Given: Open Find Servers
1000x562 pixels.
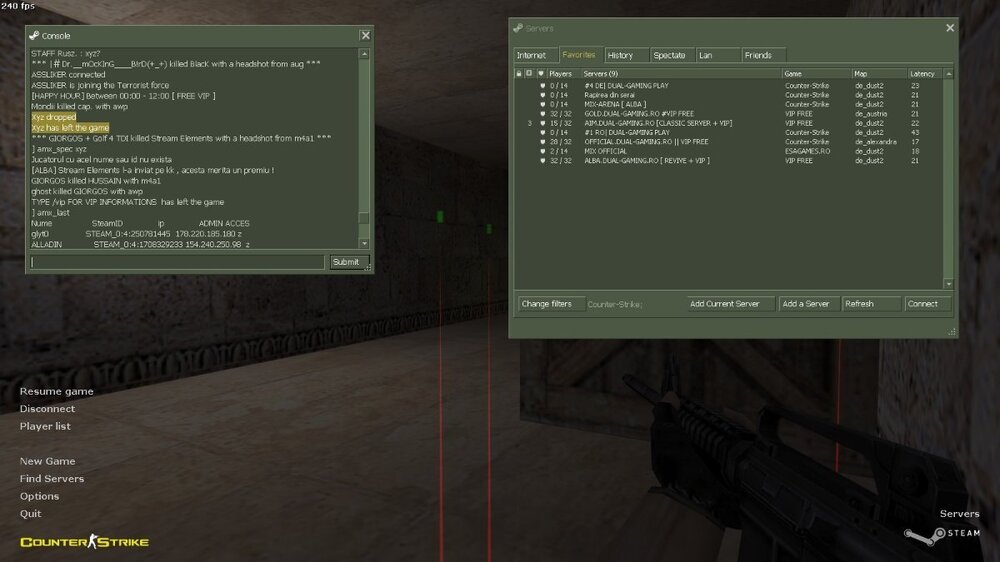Looking at the screenshot, I should coord(52,479).
